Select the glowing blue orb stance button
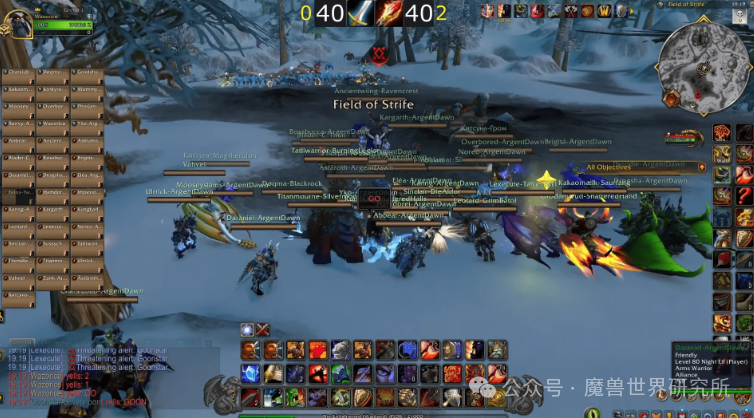The width and height of the screenshot is (754, 418). click(x=246, y=330)
